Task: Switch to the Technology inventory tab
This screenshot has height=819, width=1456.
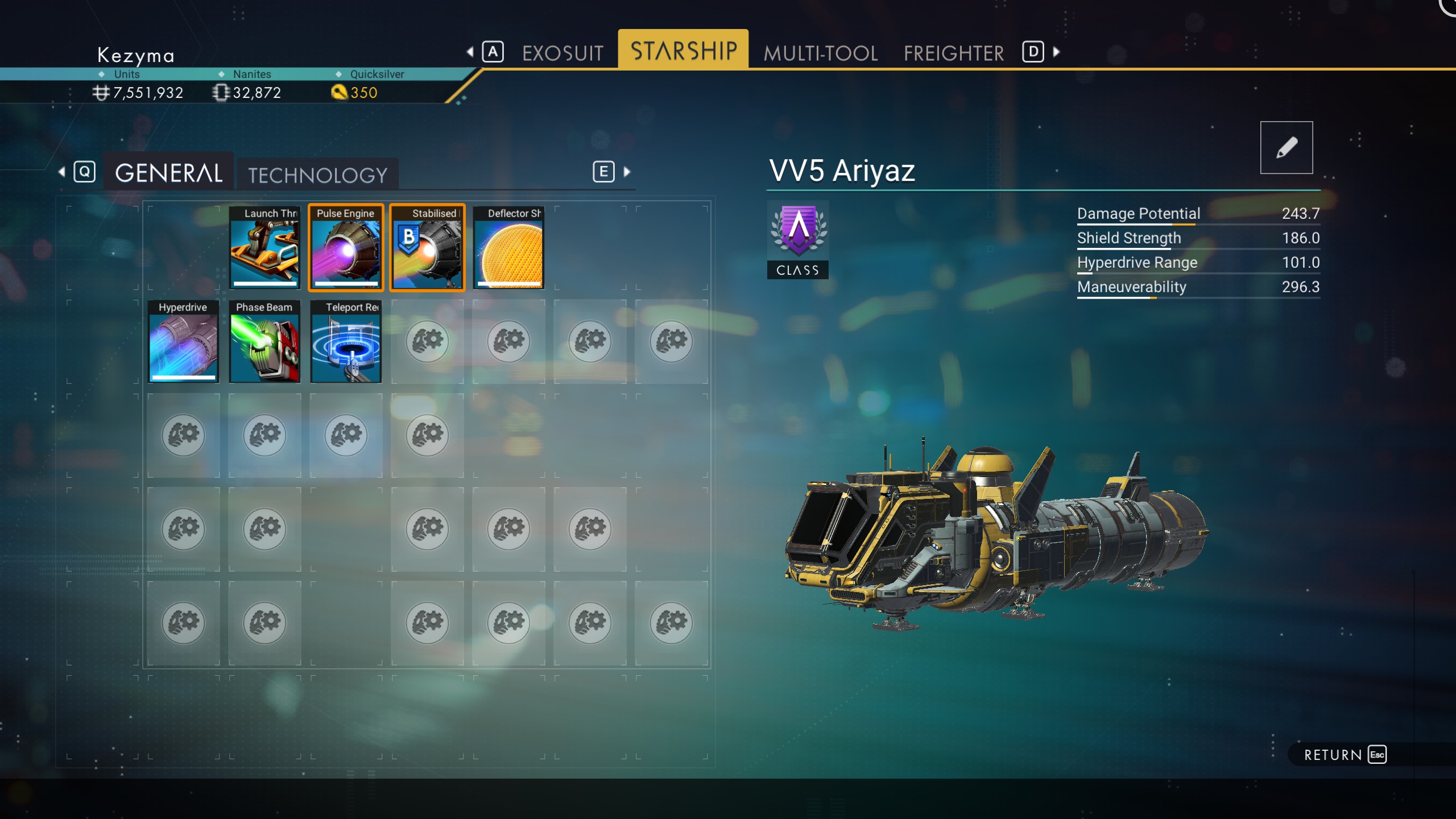Action: 317,175
